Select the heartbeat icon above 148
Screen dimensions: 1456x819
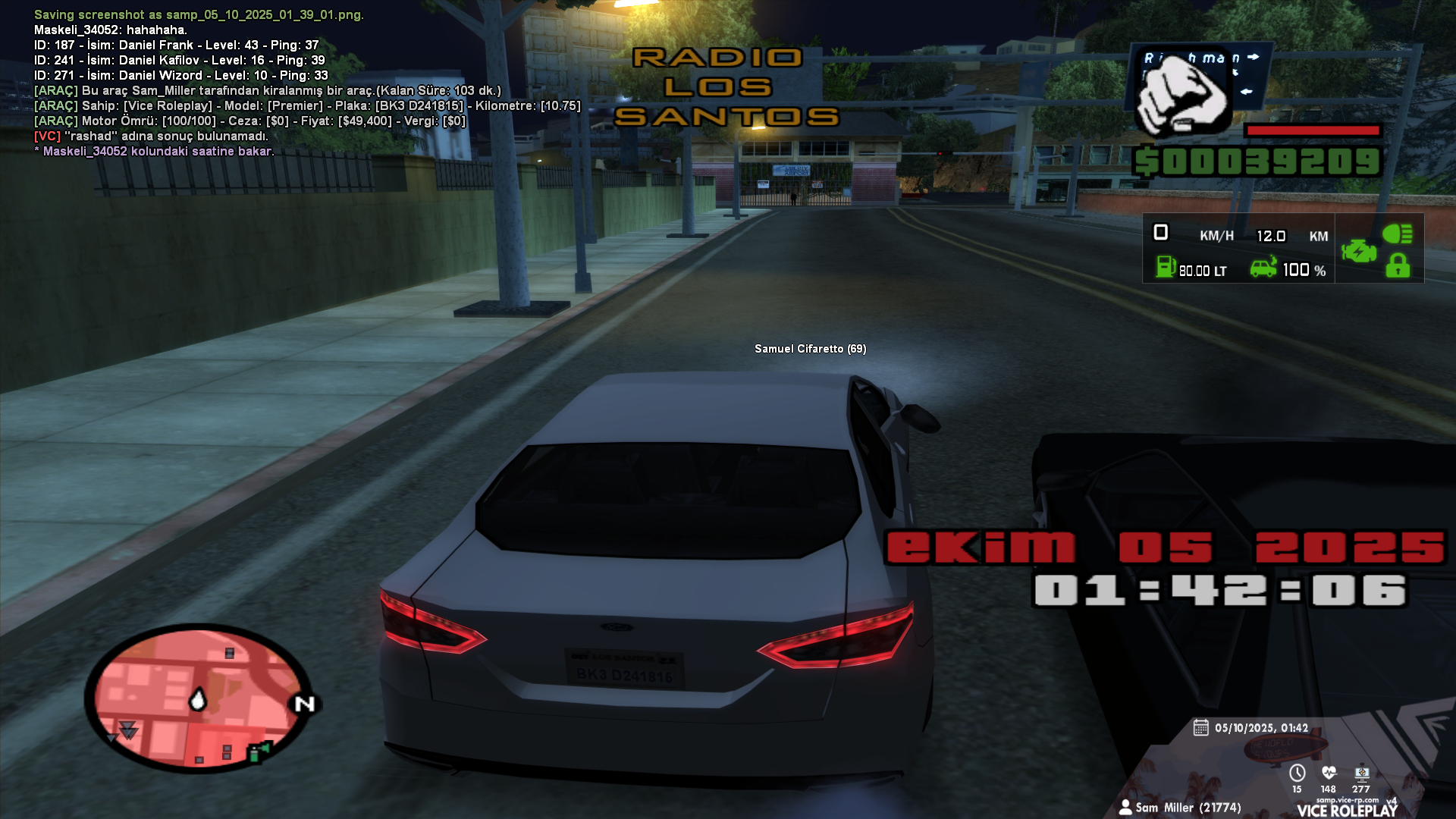point(1329,773)
